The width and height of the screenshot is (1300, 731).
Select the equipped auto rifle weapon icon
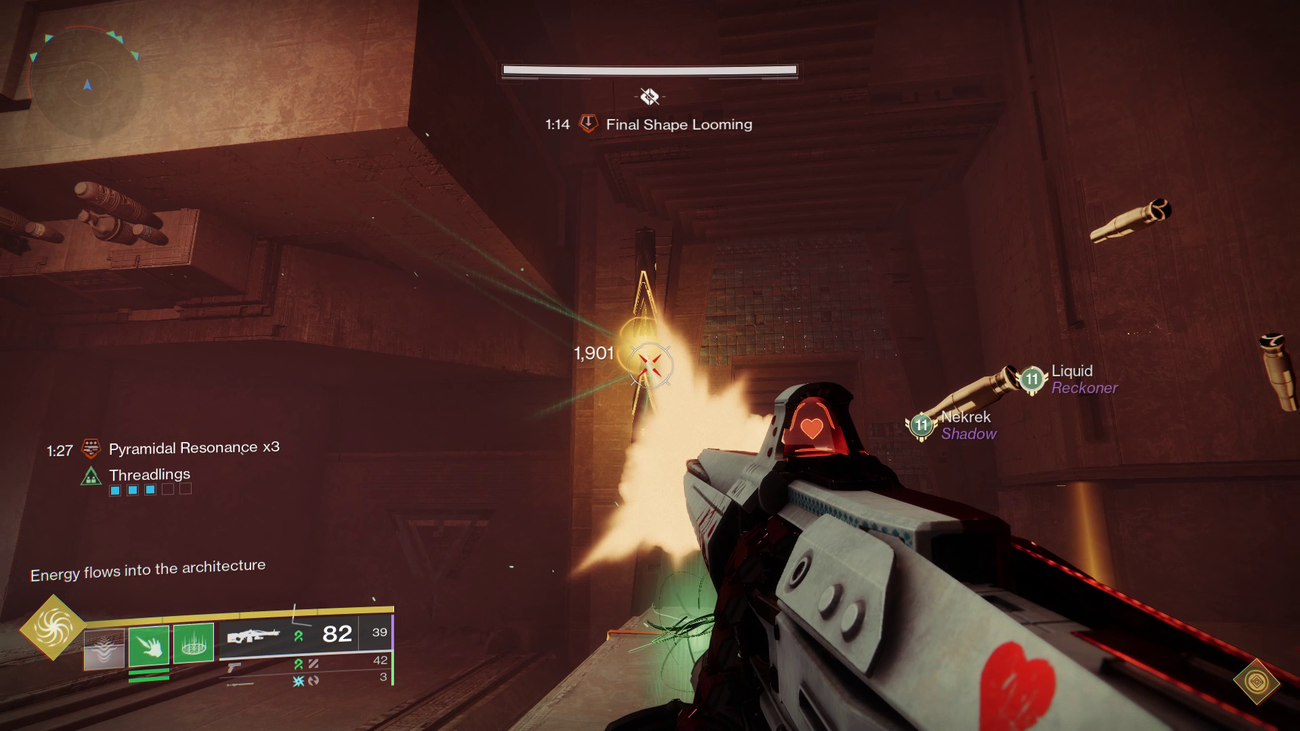255,636
